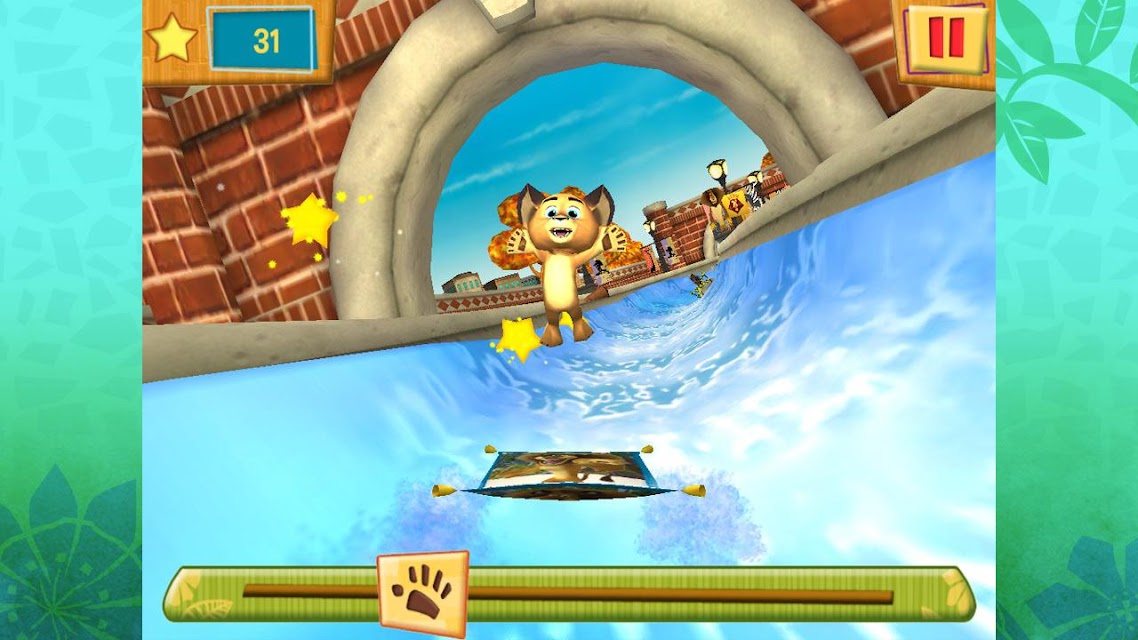Click the paw print slider handle
This screenshot has width=1138, height=640.
(x=423, y=593)
